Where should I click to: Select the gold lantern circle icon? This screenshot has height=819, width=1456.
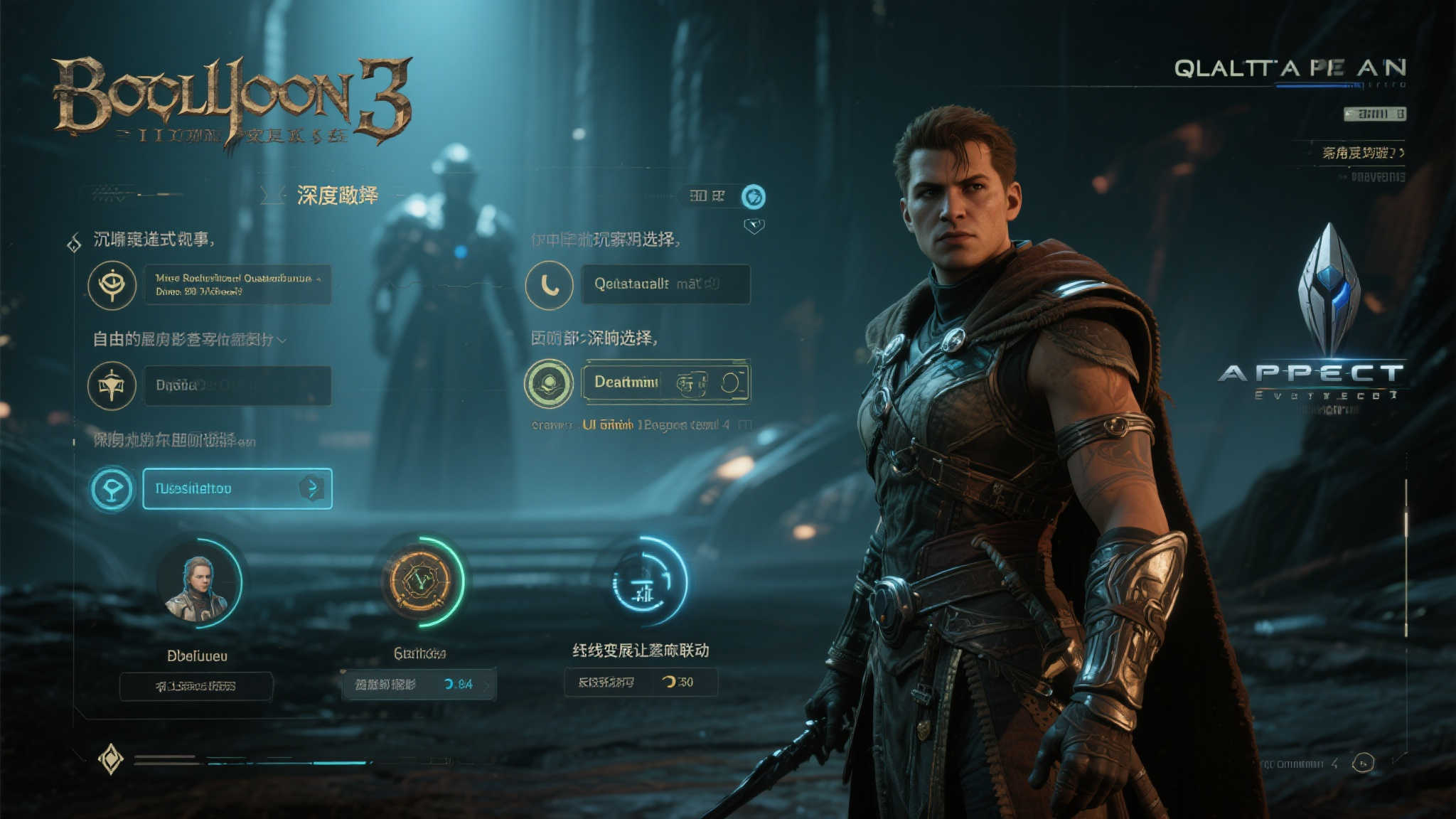[x=112, y=385]
